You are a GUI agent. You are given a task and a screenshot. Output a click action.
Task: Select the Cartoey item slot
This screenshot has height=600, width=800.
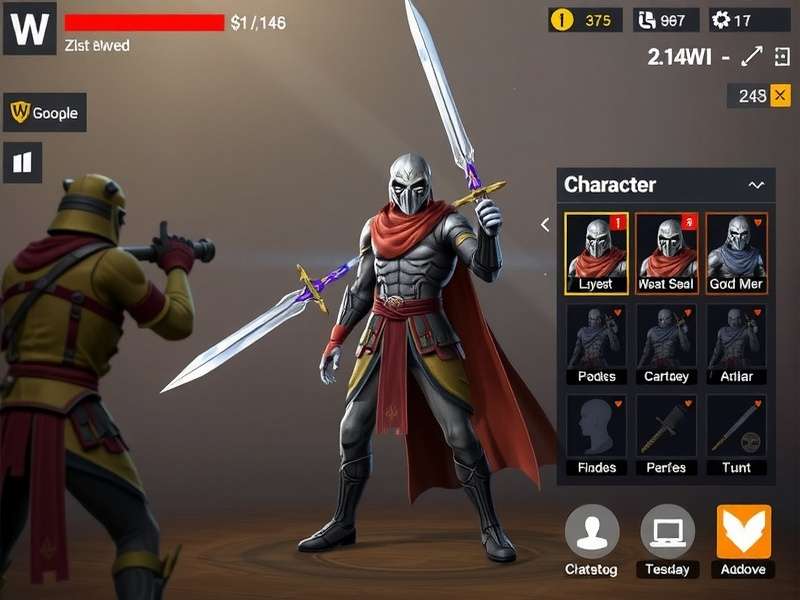(x=666, y=344)
